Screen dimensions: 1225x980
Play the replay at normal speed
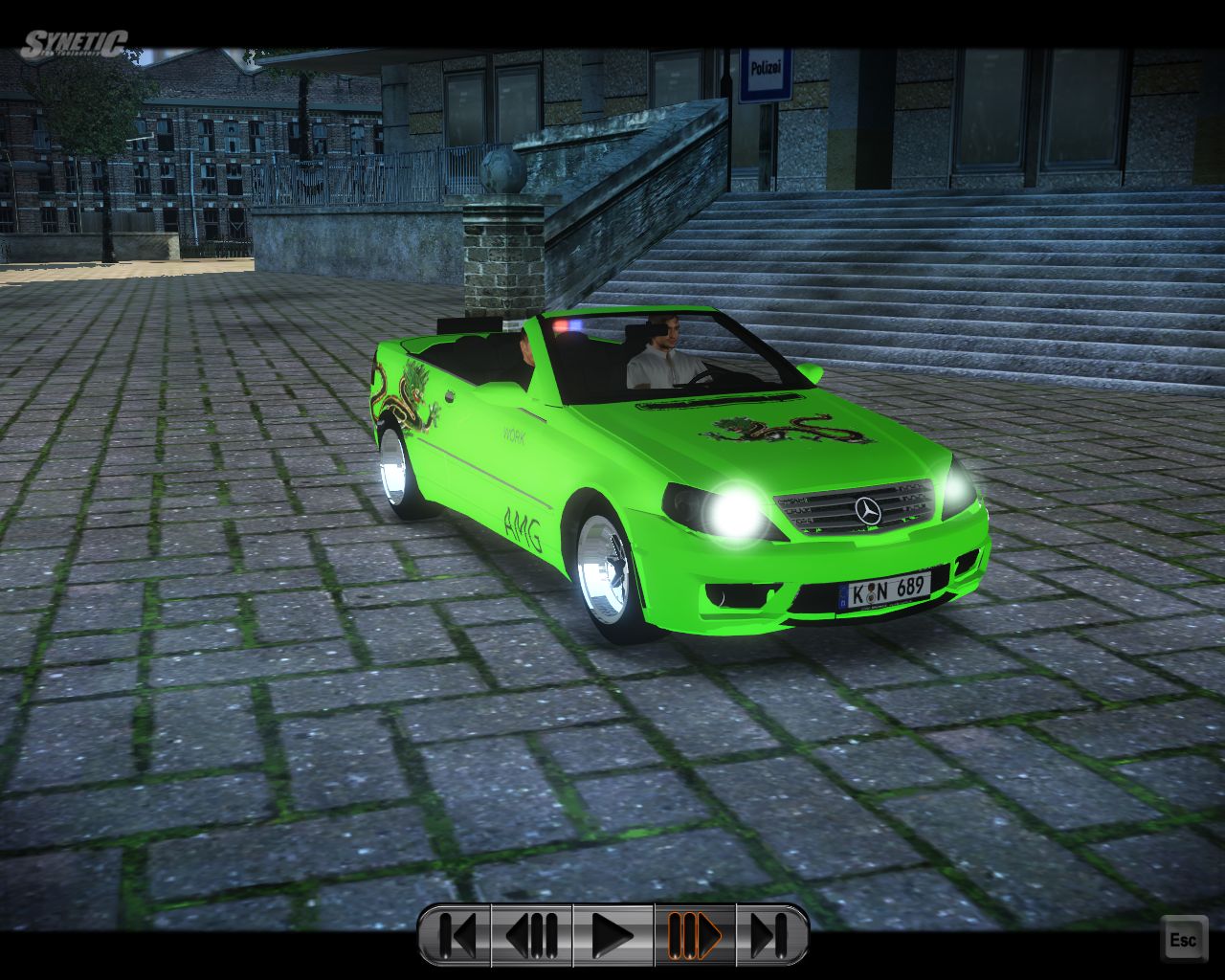pyautogui.click(x=612, y=935)
